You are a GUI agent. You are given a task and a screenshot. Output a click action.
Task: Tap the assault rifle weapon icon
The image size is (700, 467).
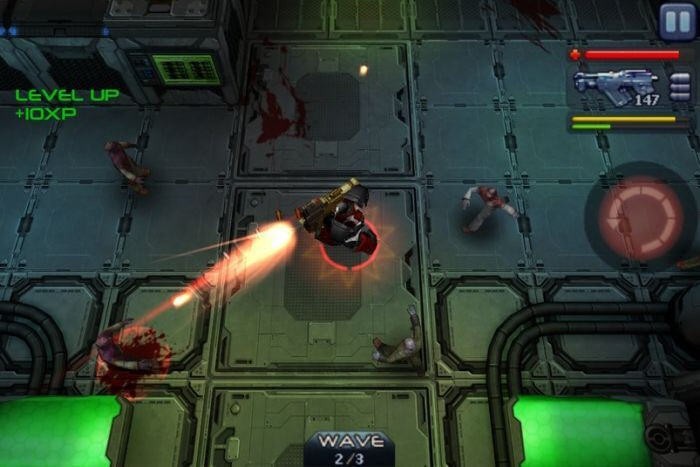[x=615, y=87]
